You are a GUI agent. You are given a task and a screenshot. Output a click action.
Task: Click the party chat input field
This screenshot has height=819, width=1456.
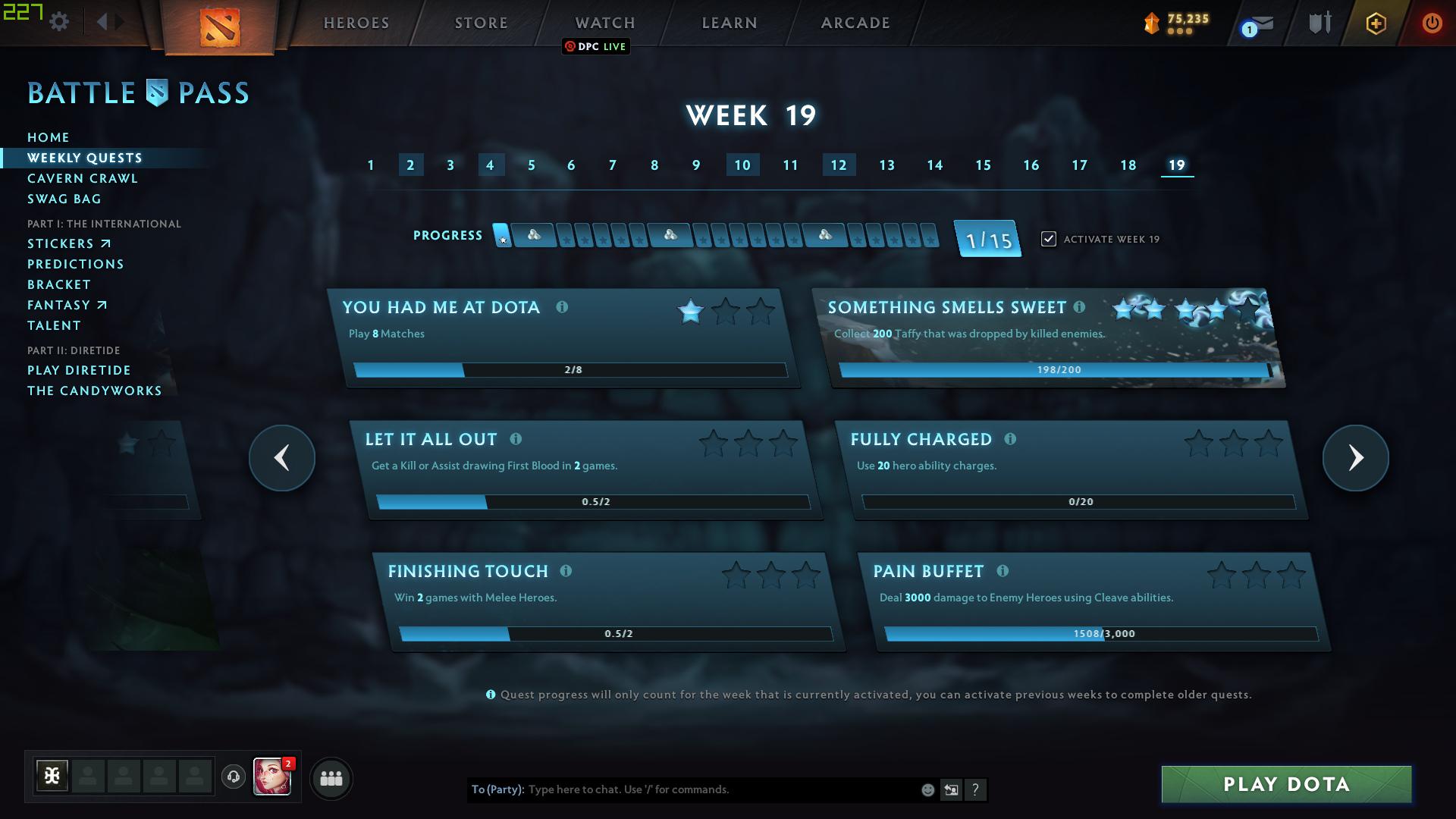(682, 789)
